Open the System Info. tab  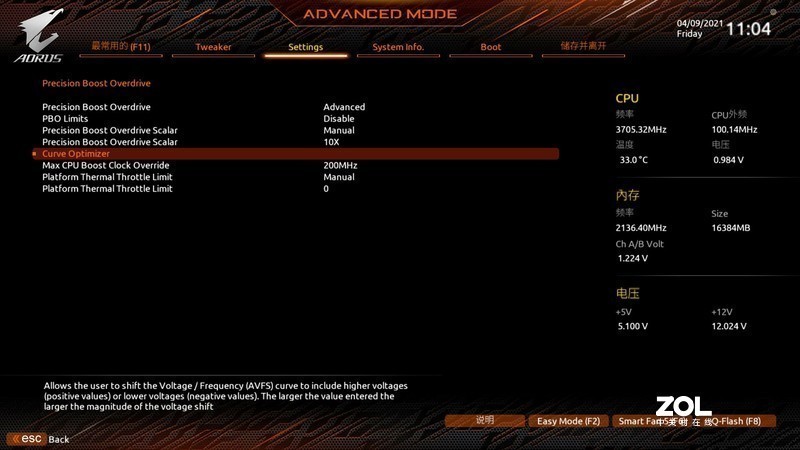398,47
